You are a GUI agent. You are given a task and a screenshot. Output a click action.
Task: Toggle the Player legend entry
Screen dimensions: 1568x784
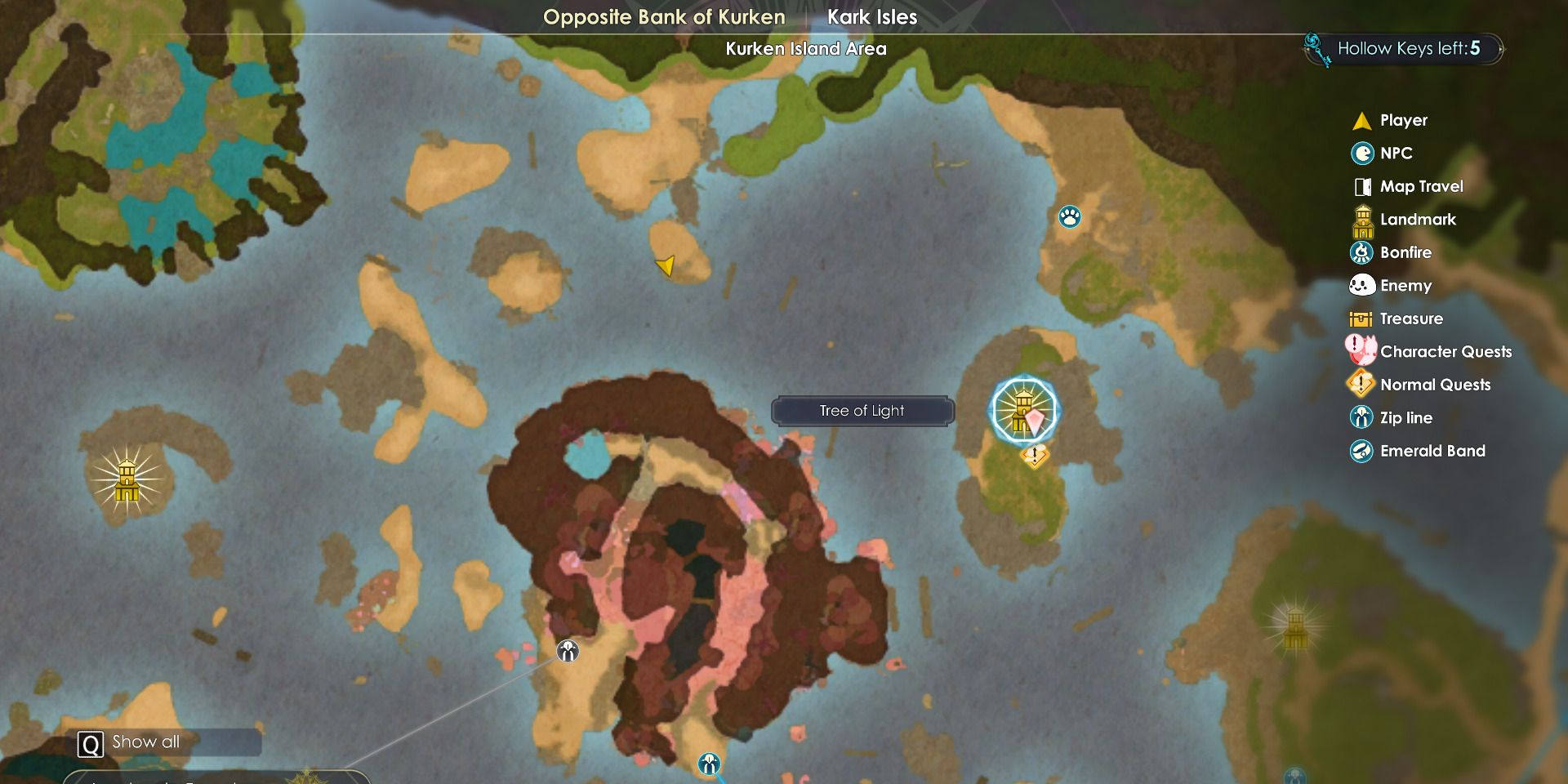[x=1403, y=120]
